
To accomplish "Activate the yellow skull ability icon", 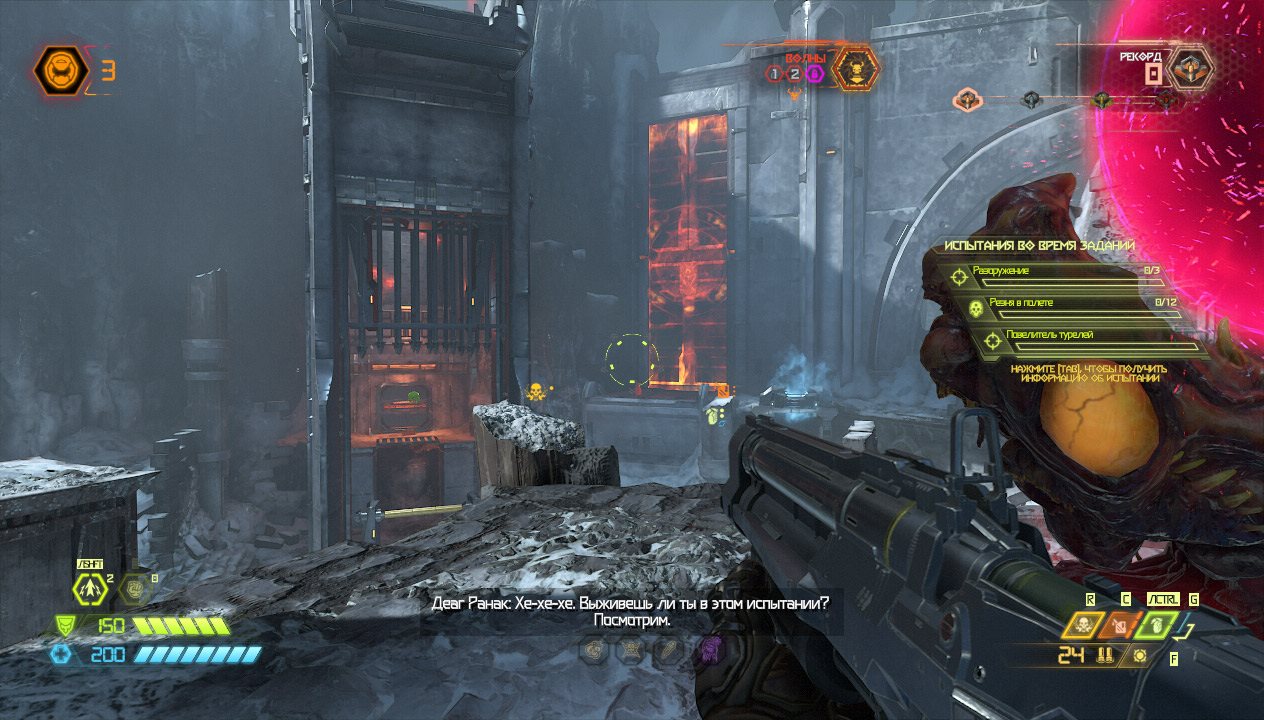I will point(1083,625).
